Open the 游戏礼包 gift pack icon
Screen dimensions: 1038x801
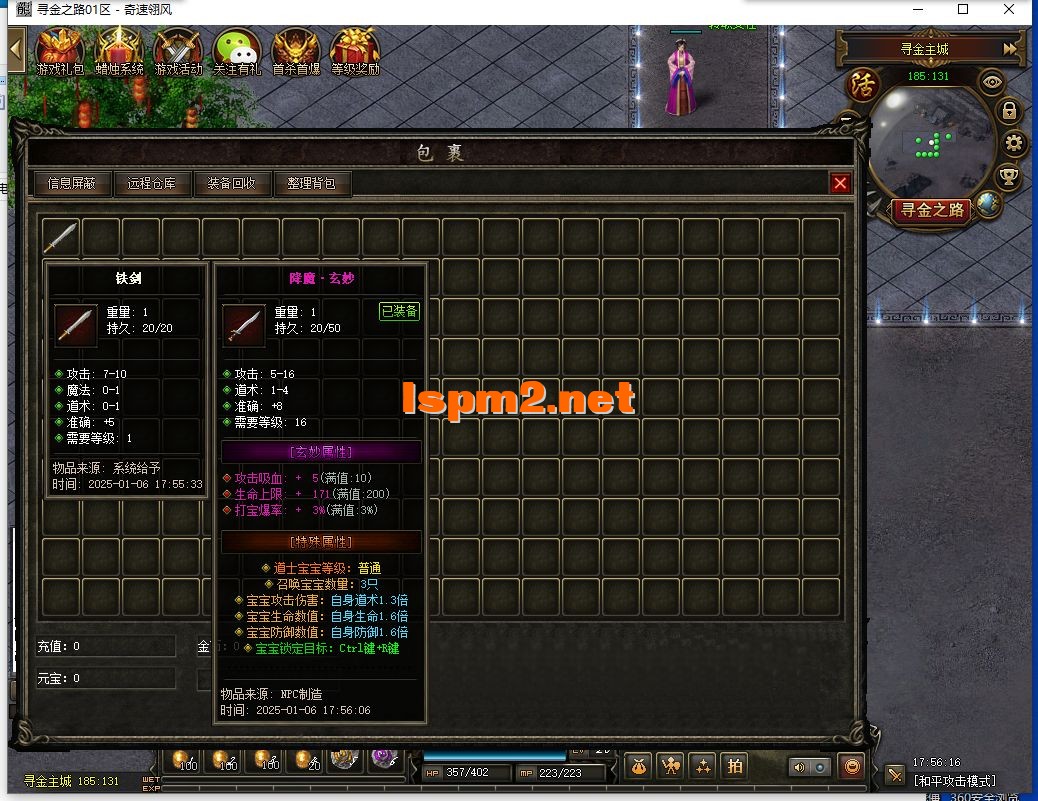point(60,50)
